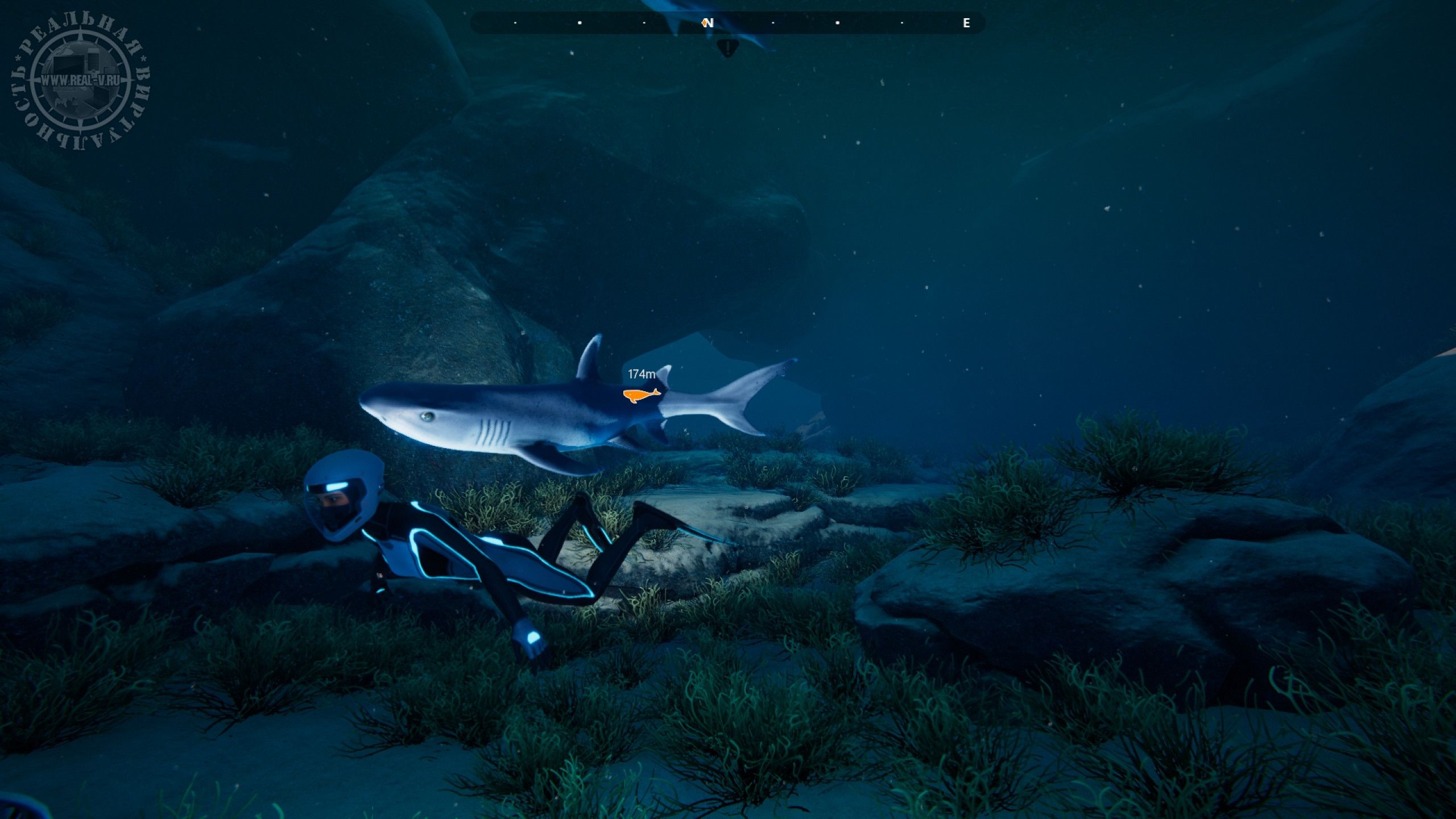
Task: Select the compass bar heading strip
Action: tap(727, 23)
